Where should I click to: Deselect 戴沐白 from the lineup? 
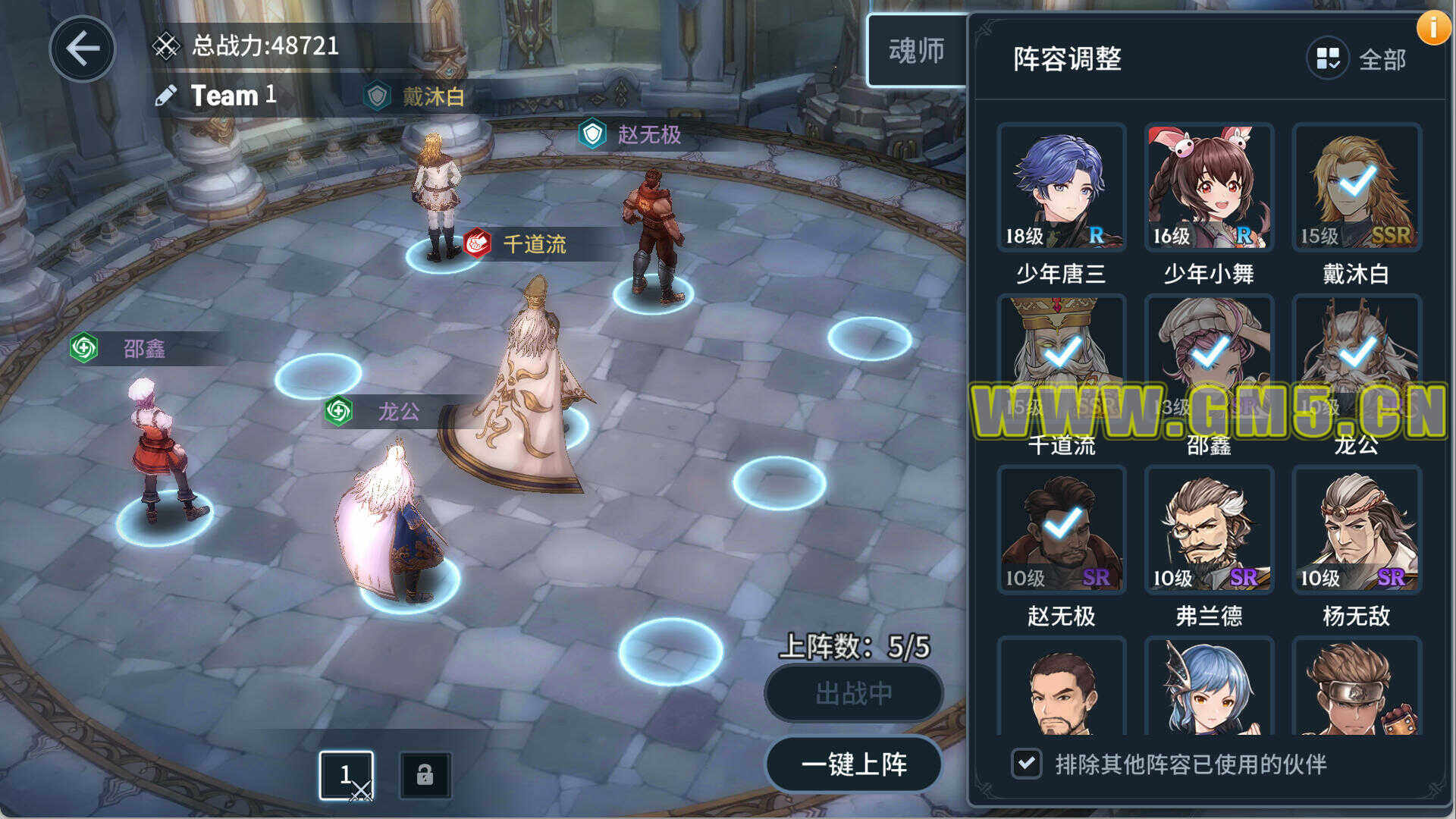point(1356,187)
